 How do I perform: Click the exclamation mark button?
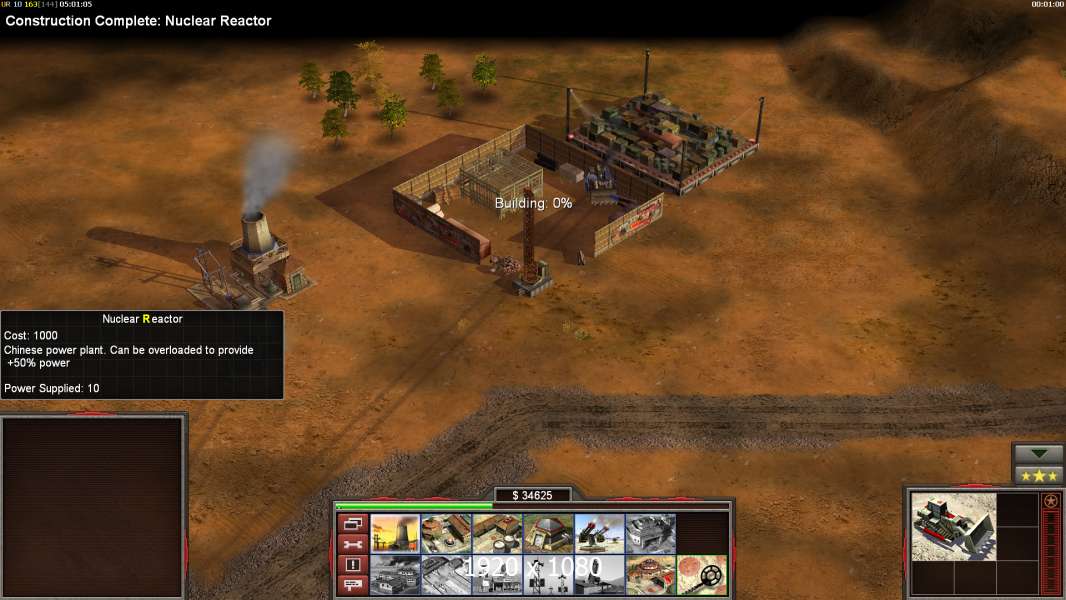[352, 565]
